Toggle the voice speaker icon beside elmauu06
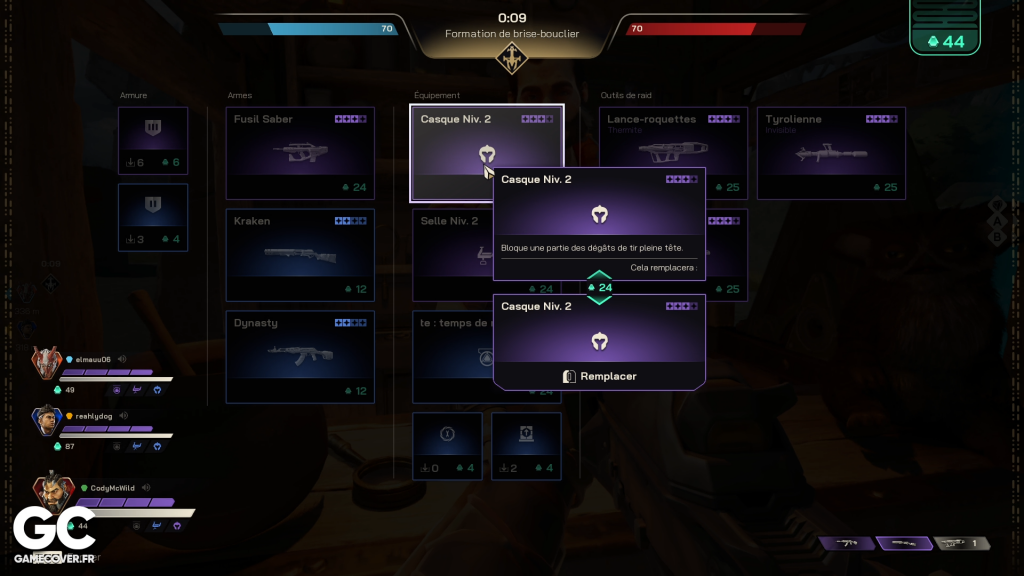 coord(121,359)
